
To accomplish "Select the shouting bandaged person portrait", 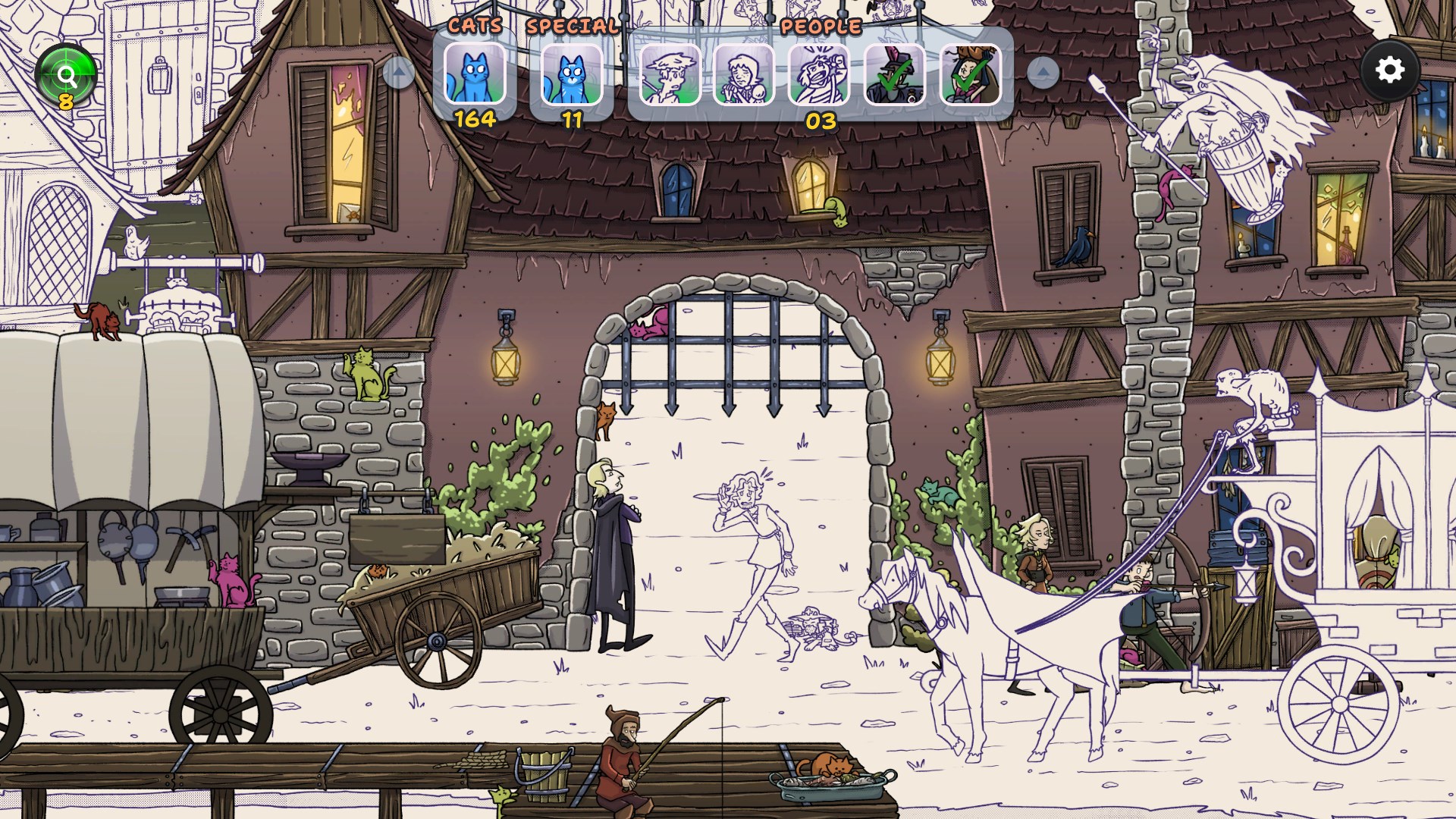I will pos(819,74).
